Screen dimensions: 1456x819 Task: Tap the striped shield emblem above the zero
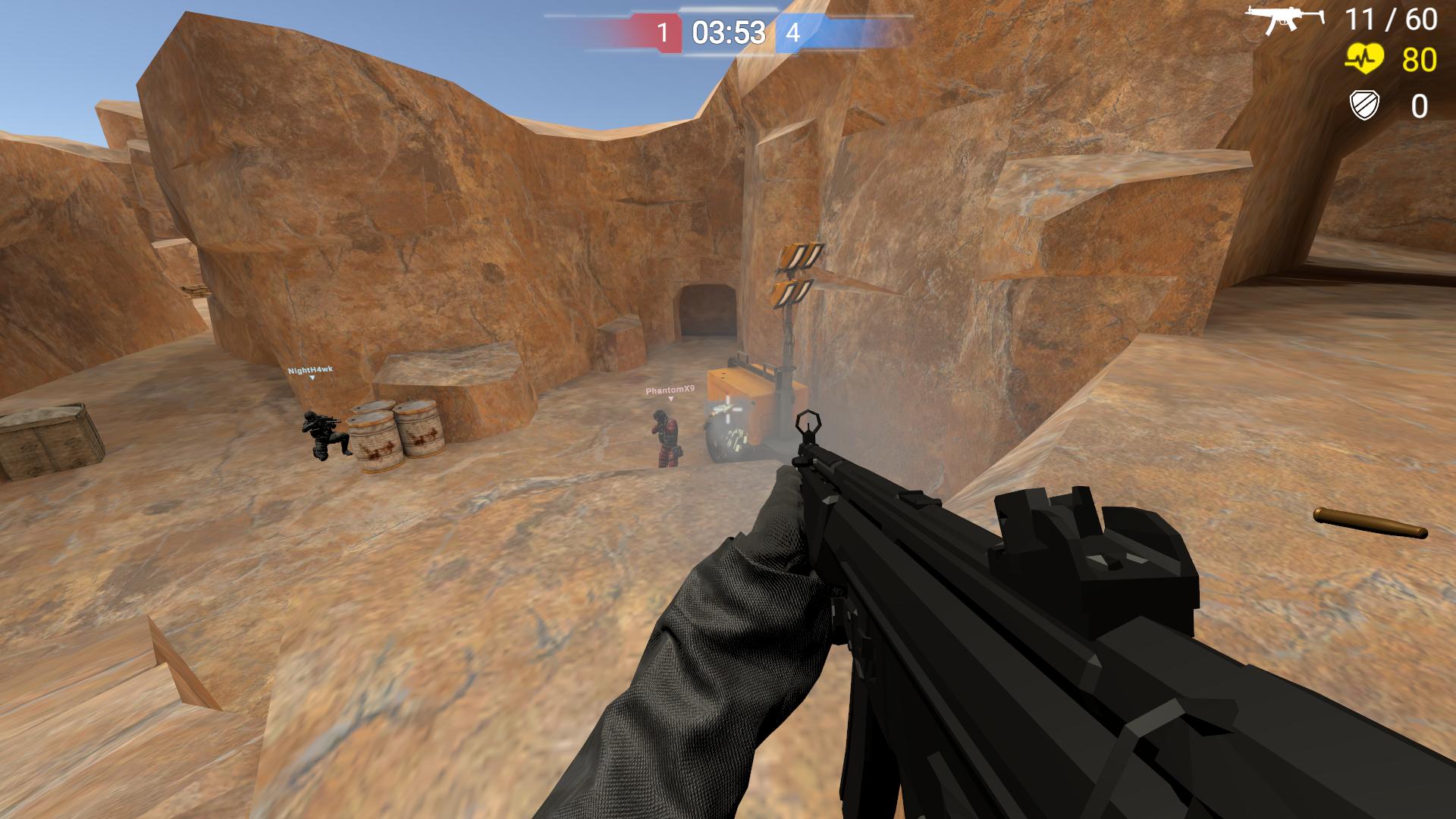pos(1363,104)
